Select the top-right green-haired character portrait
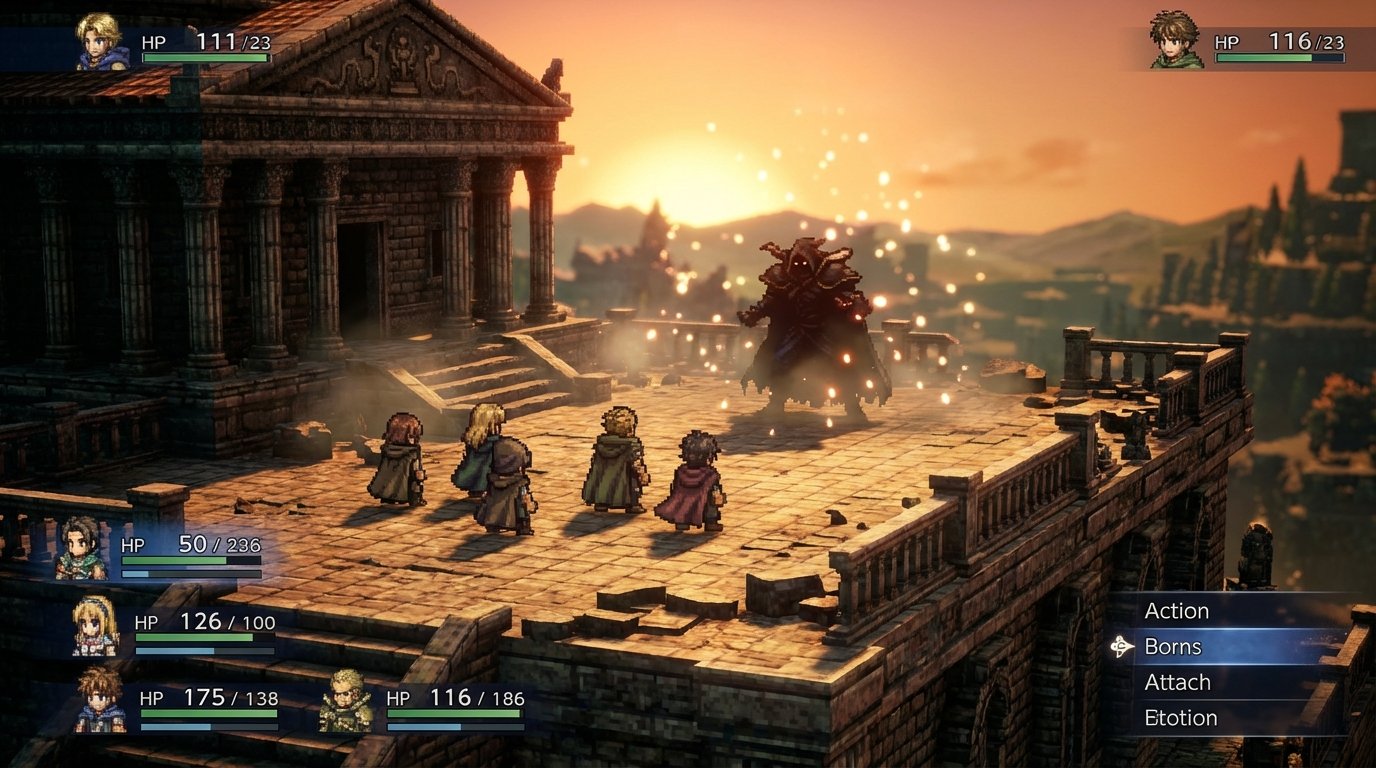The image size is (1376, 768). click(x=1174, y=41)
